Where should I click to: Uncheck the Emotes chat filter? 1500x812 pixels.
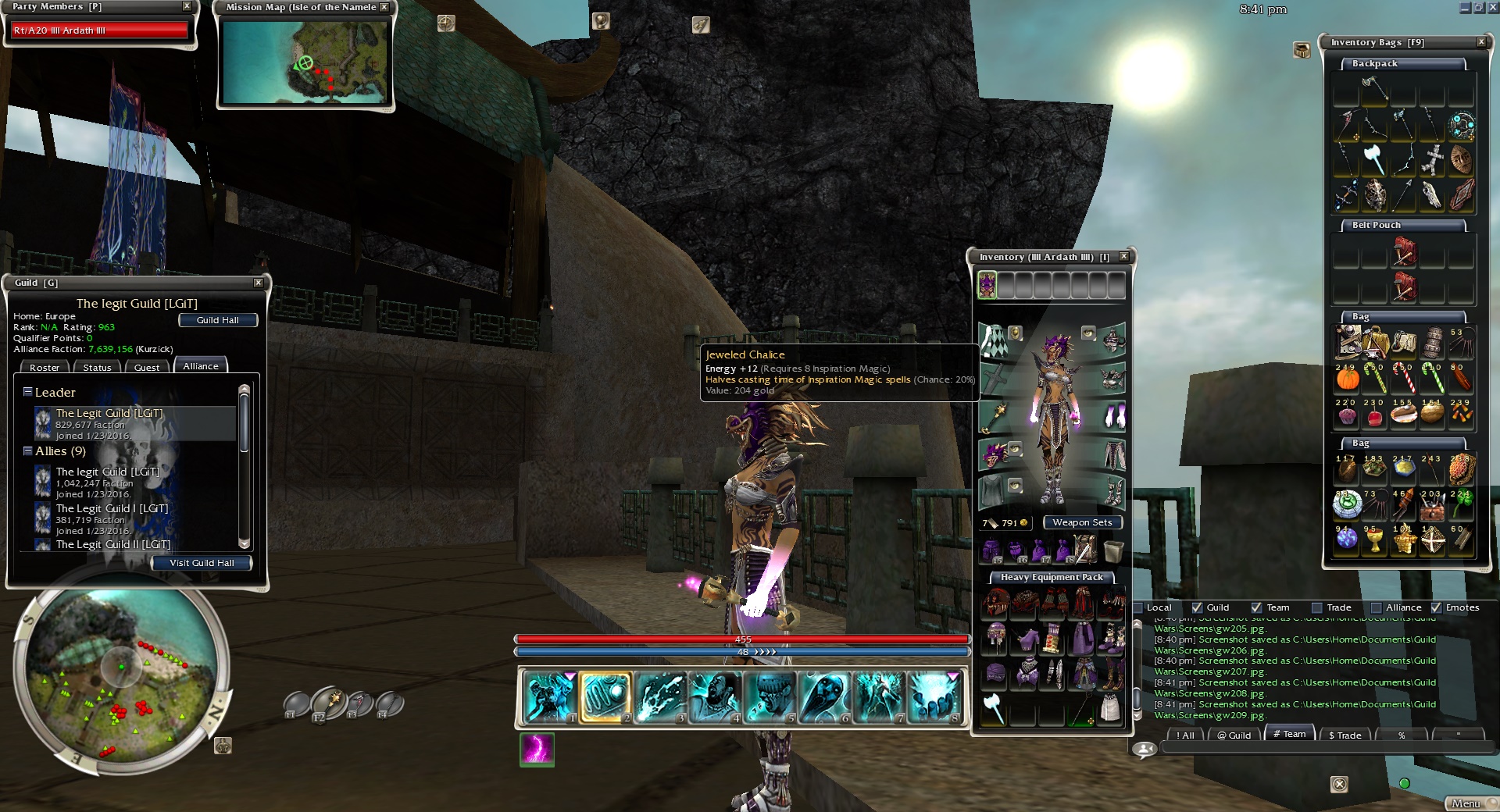1436,607
